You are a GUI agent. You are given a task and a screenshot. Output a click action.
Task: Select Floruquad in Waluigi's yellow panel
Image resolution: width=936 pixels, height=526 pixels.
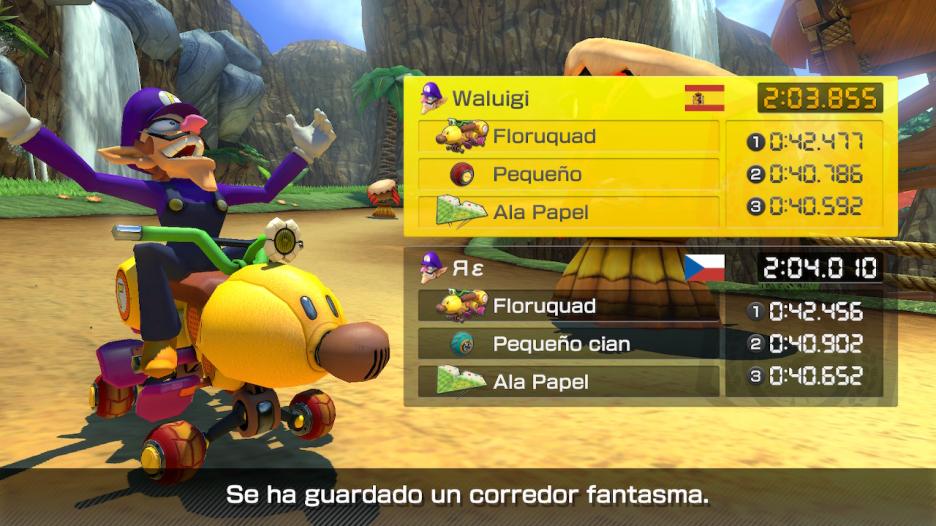click(568, 136)
